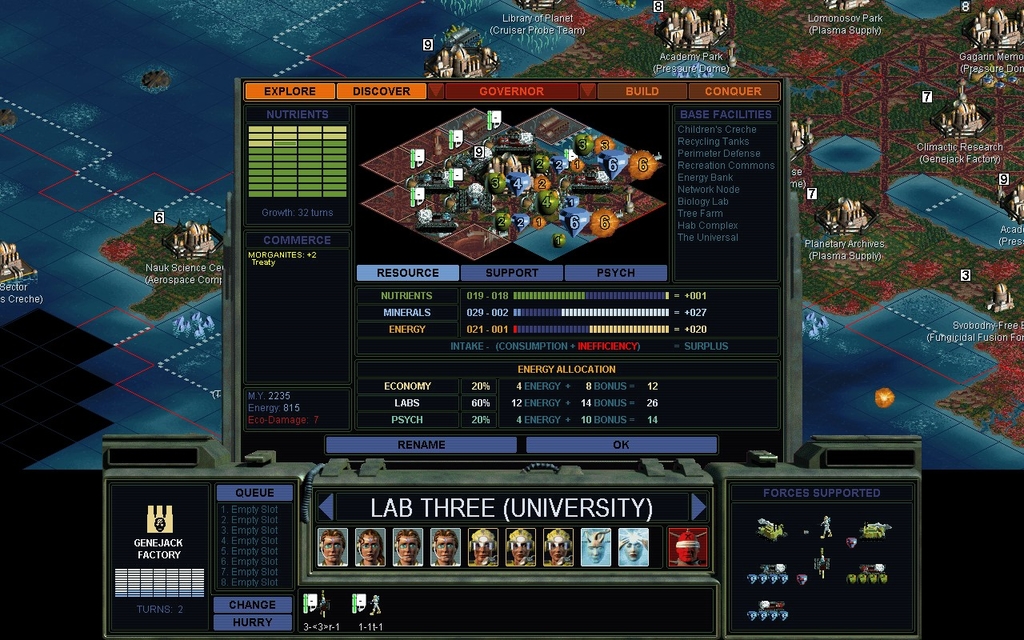
Task: Confirm with the OK button
Action: [621, 445]
